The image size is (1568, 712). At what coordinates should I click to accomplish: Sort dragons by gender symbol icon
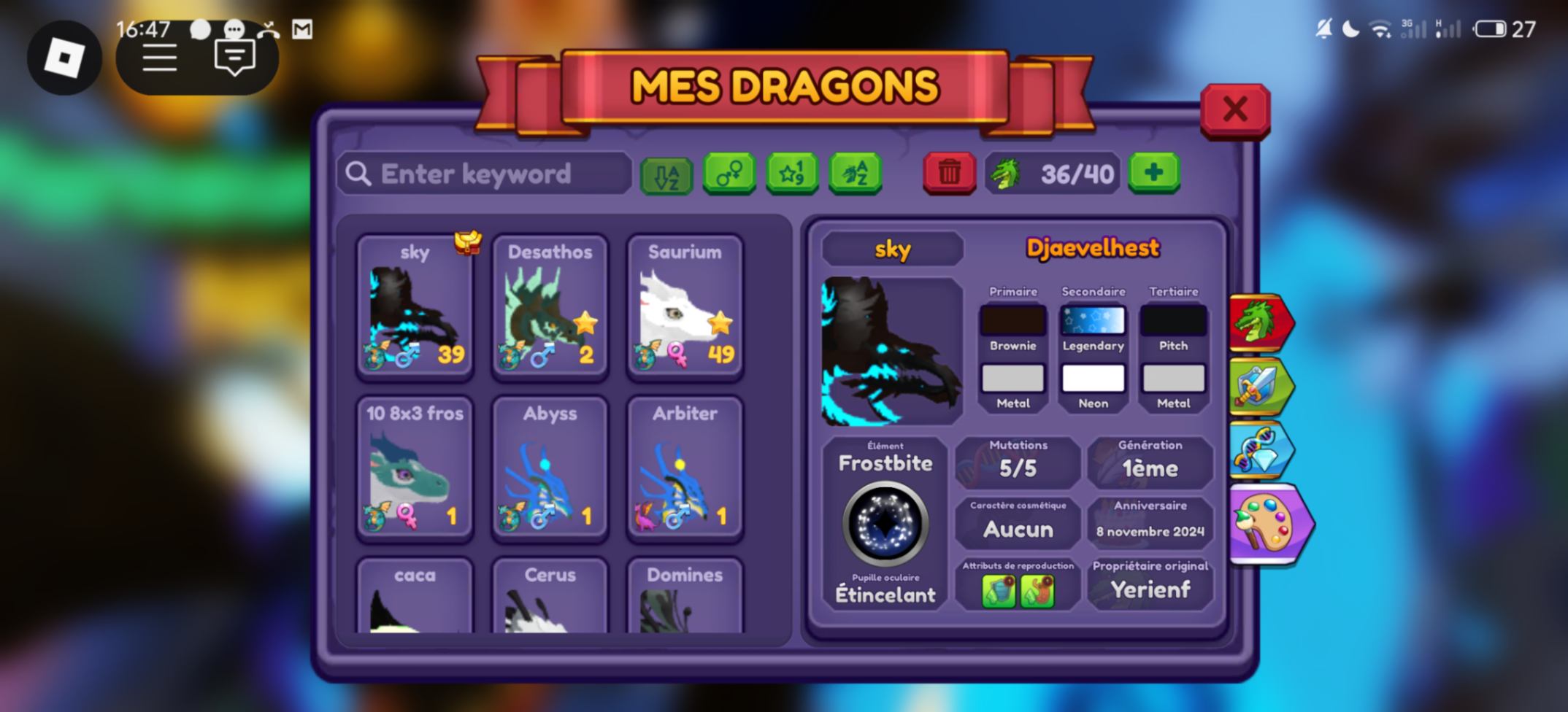[x=729, y=174]
